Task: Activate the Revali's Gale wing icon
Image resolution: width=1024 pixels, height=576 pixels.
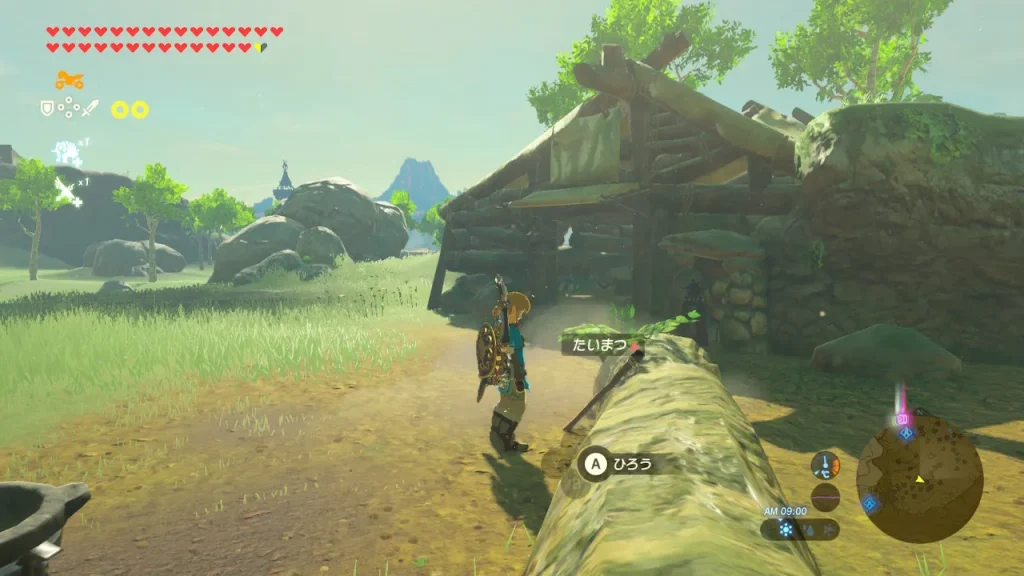Action: click(66, 189)
